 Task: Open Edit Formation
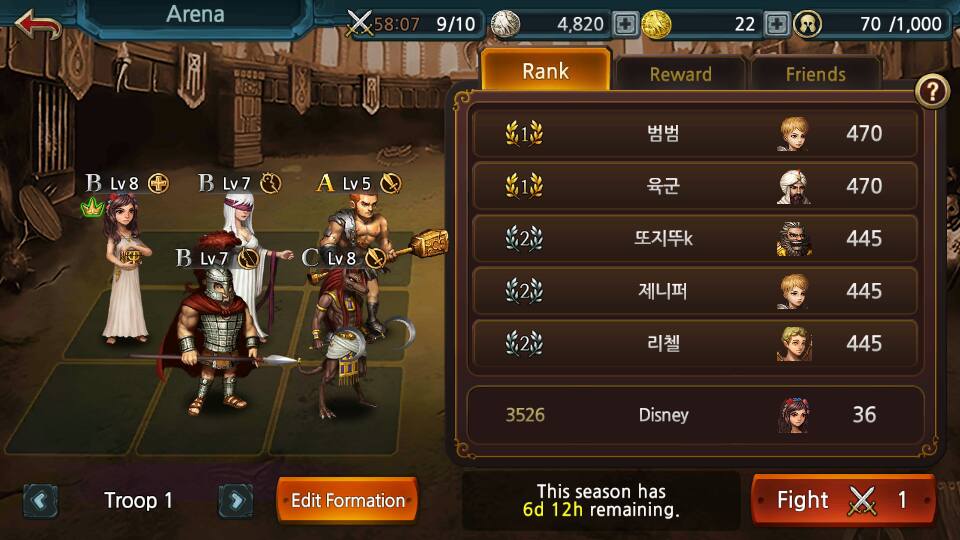coord(347,500)
